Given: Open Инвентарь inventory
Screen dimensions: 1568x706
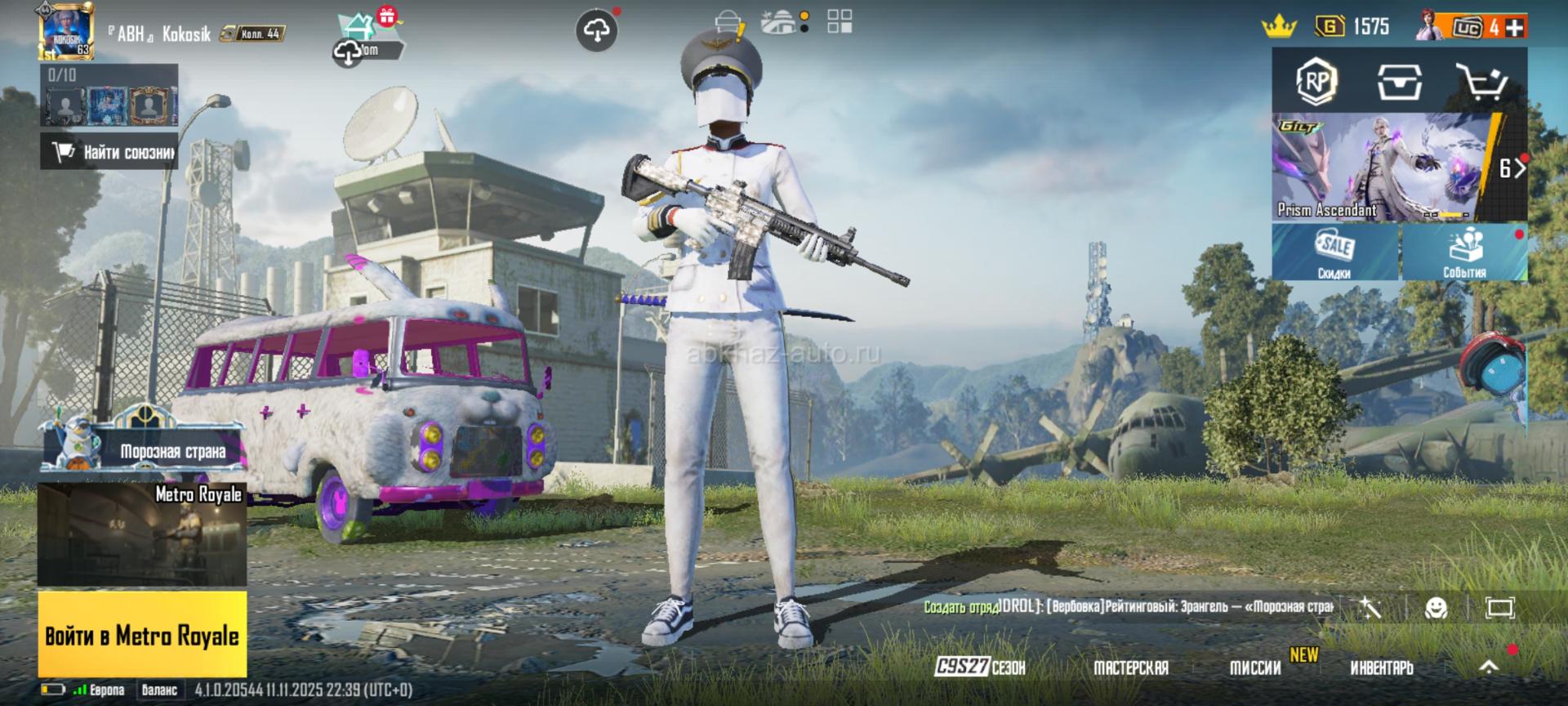Looking at the screenshot, I should click(x=1382, y=668).
